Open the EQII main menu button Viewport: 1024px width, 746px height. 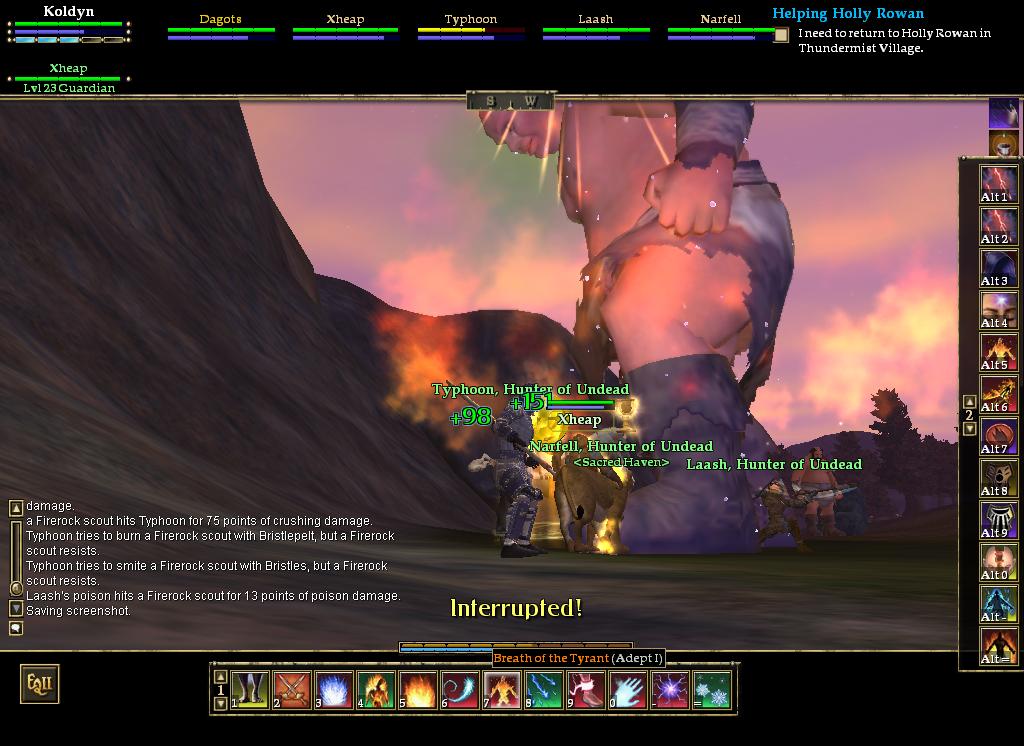(x=40, y=684)
